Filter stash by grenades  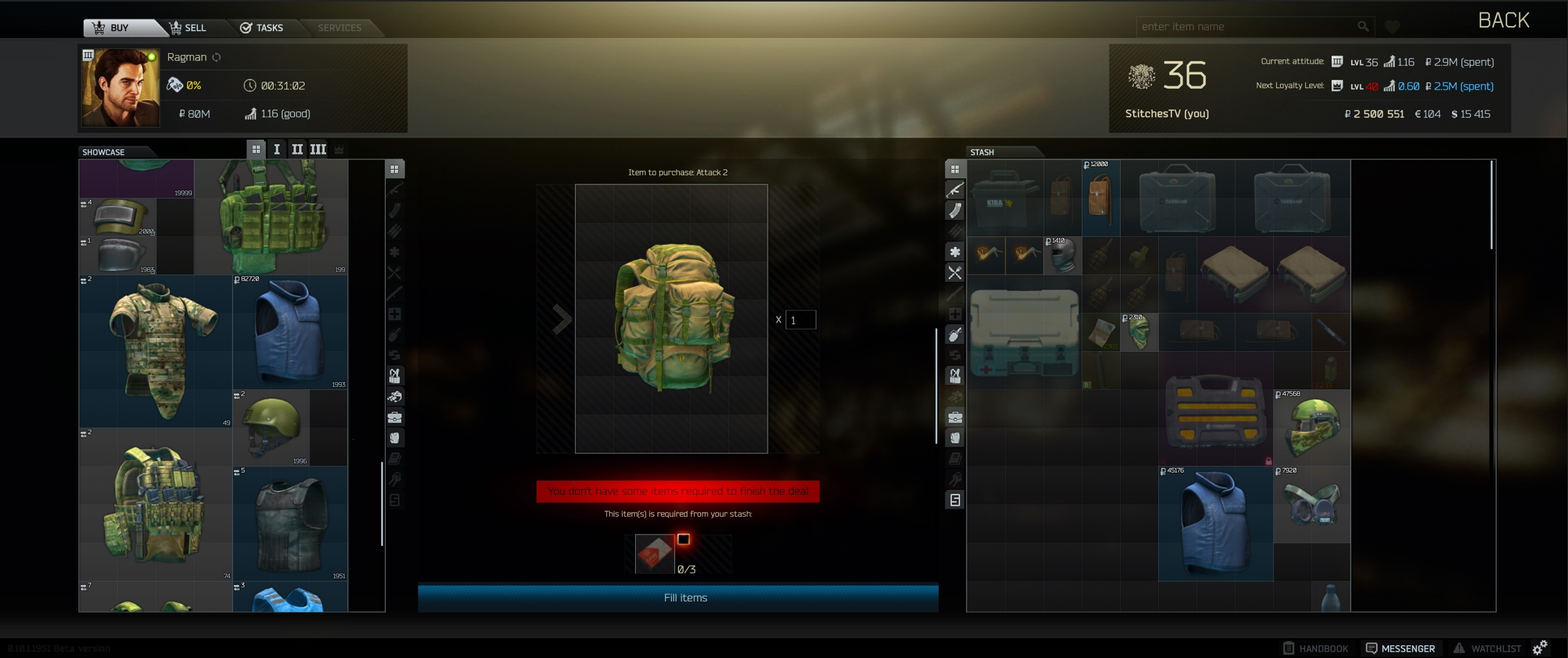[x=954, y=335]
